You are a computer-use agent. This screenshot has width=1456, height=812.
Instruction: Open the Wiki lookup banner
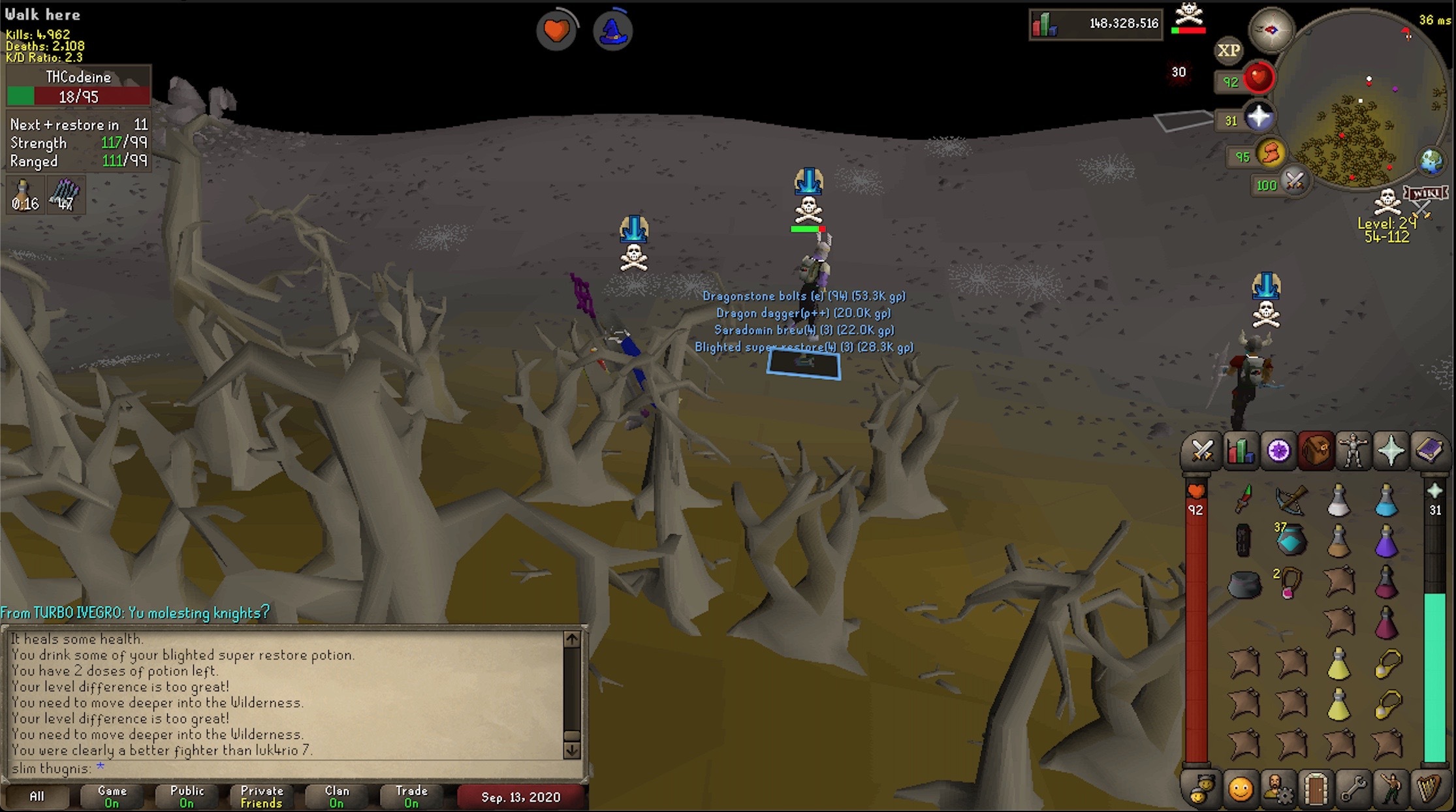tap(1426, 194)
